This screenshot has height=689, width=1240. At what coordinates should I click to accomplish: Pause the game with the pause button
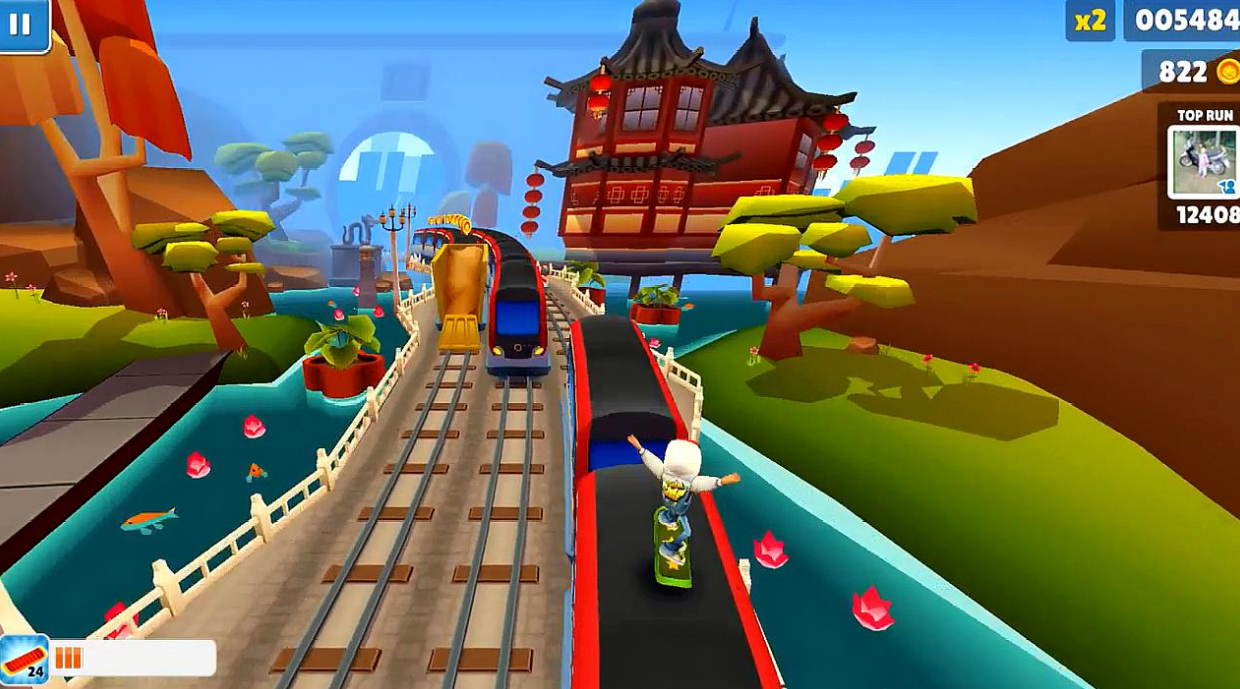(x=21, y=24)
